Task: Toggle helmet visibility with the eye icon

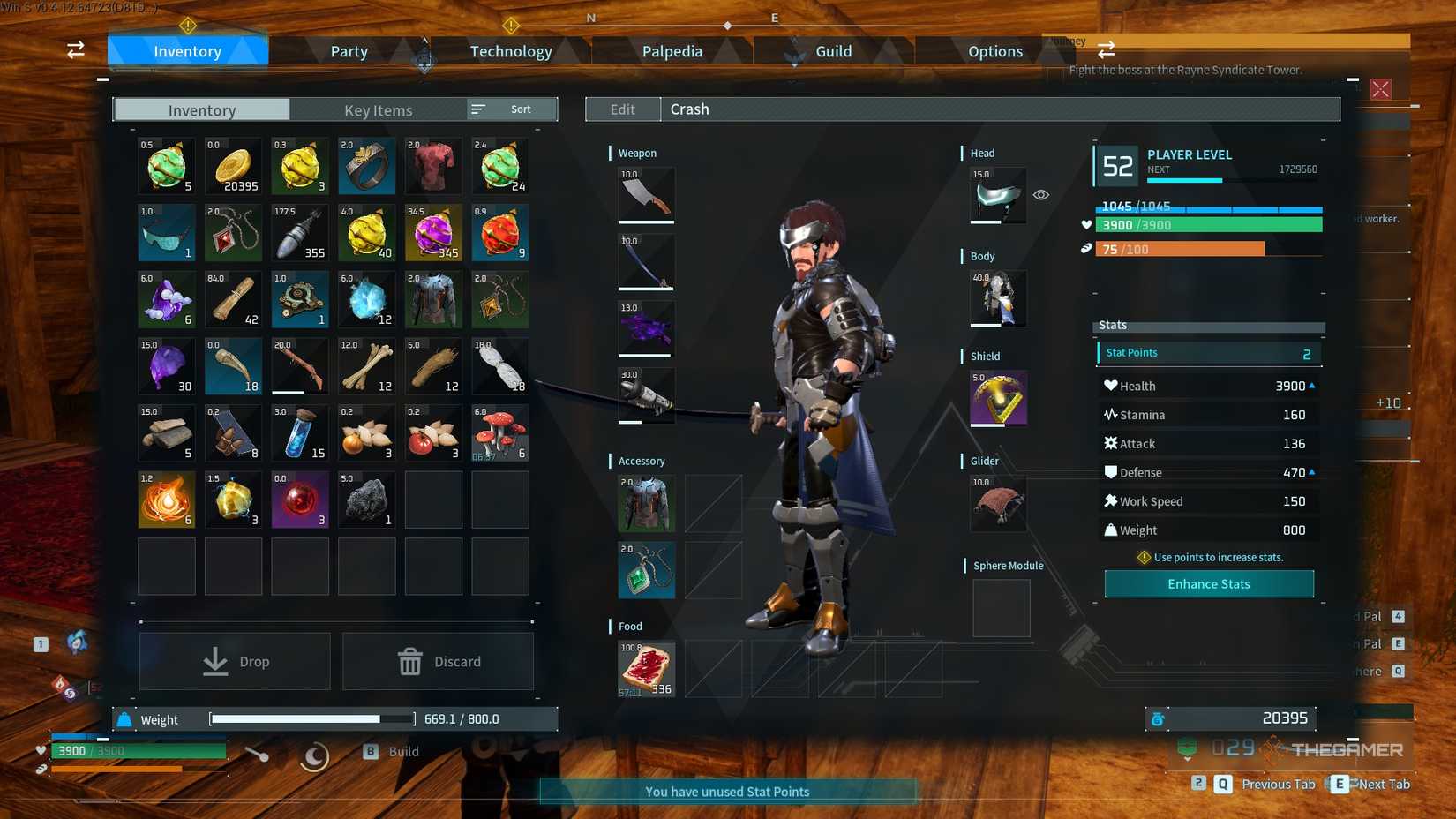Action: point(1041,194)
